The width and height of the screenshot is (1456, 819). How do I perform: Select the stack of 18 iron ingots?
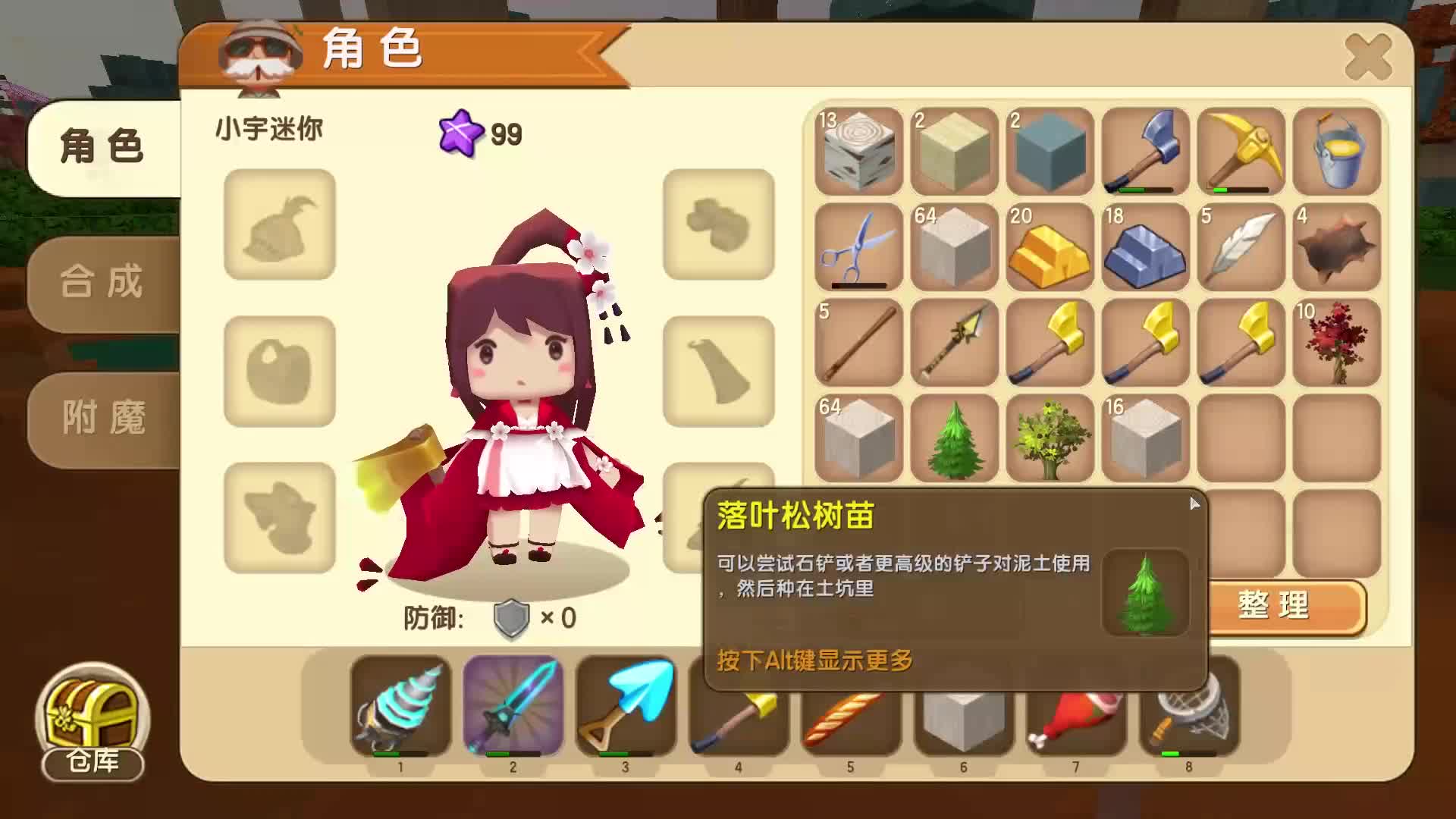[1146, 249]
